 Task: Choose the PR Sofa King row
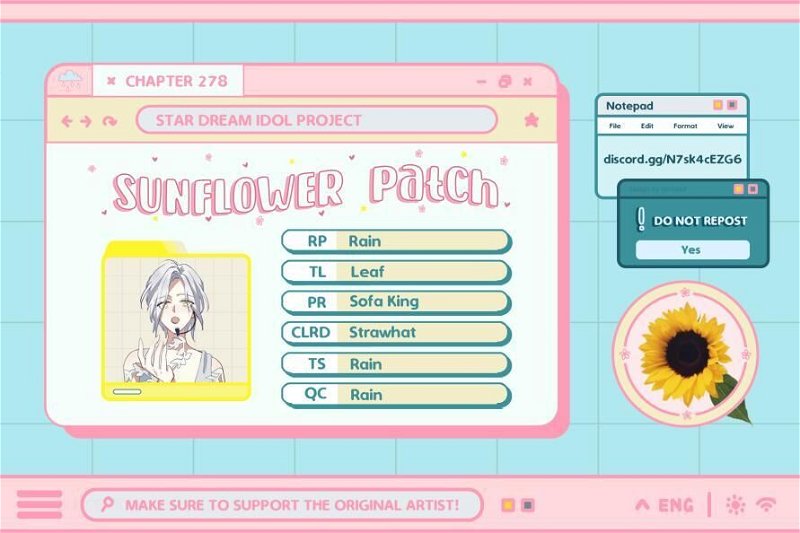(396, 301)
